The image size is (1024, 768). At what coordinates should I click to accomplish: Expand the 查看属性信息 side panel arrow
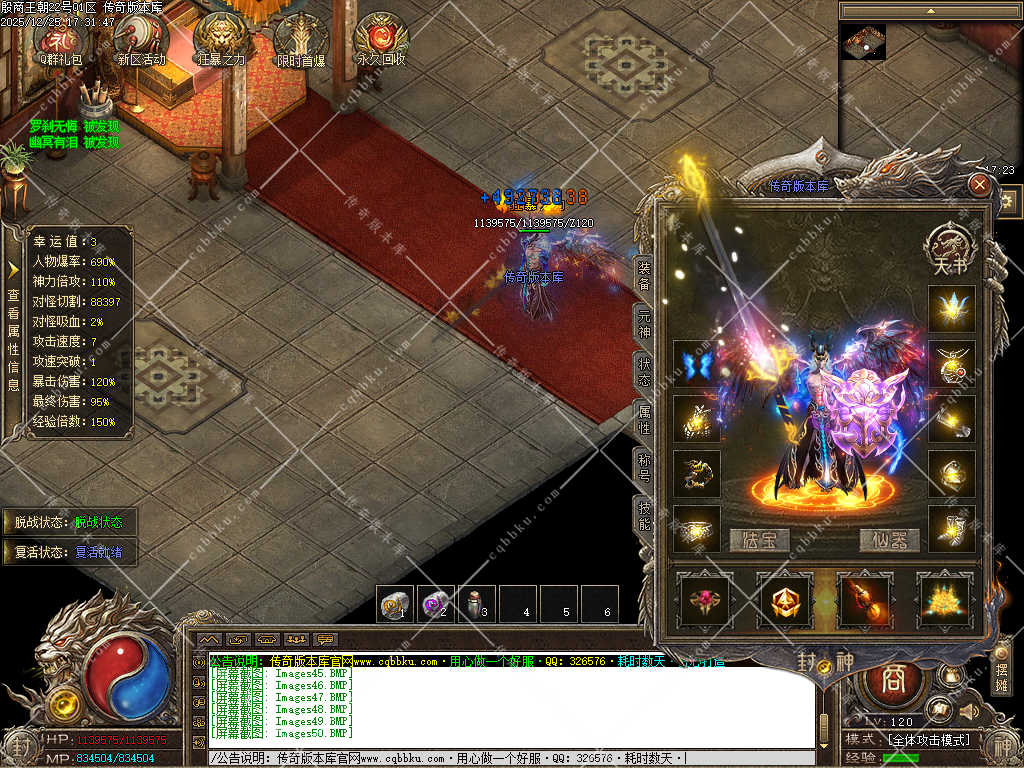(13, 269)
